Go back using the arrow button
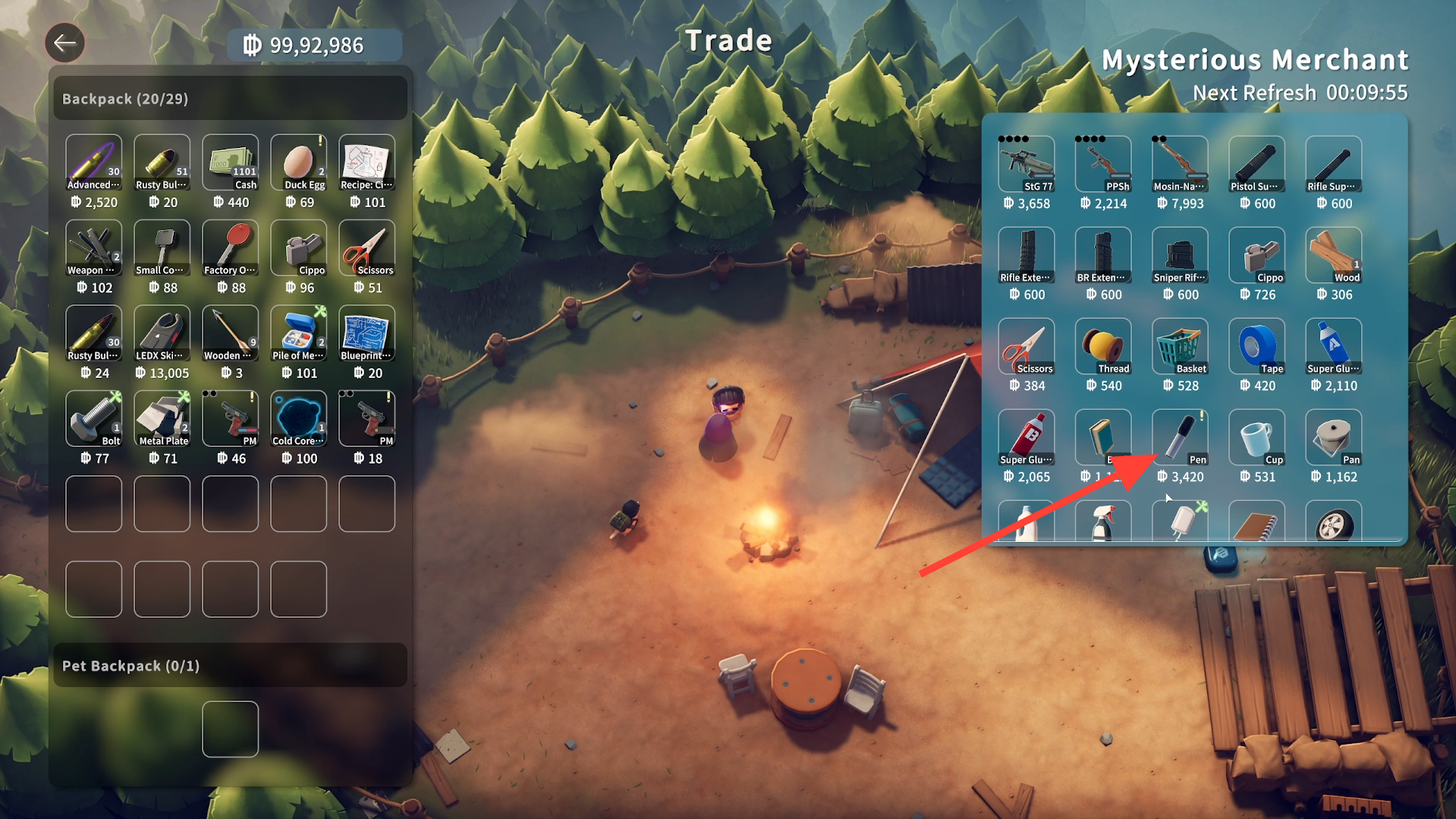 (64, 43)
